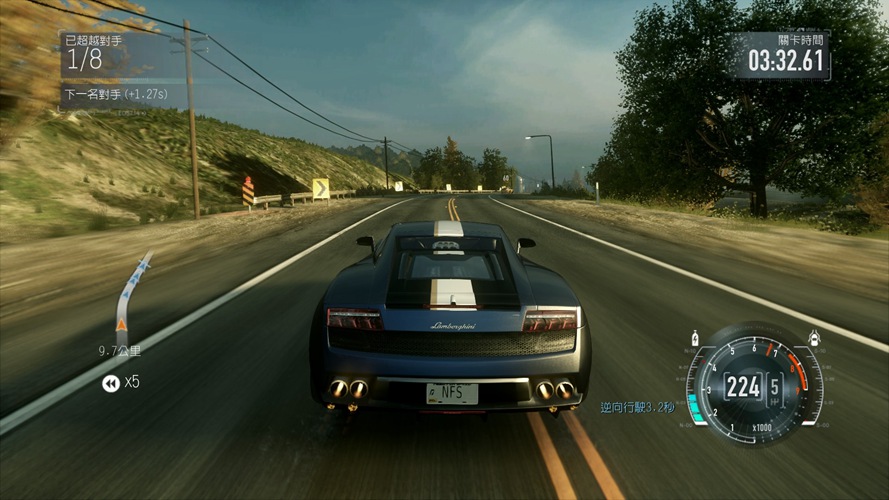The image size is (889, 500).
Task: Click the rewind reset icon
Action: 110,383
